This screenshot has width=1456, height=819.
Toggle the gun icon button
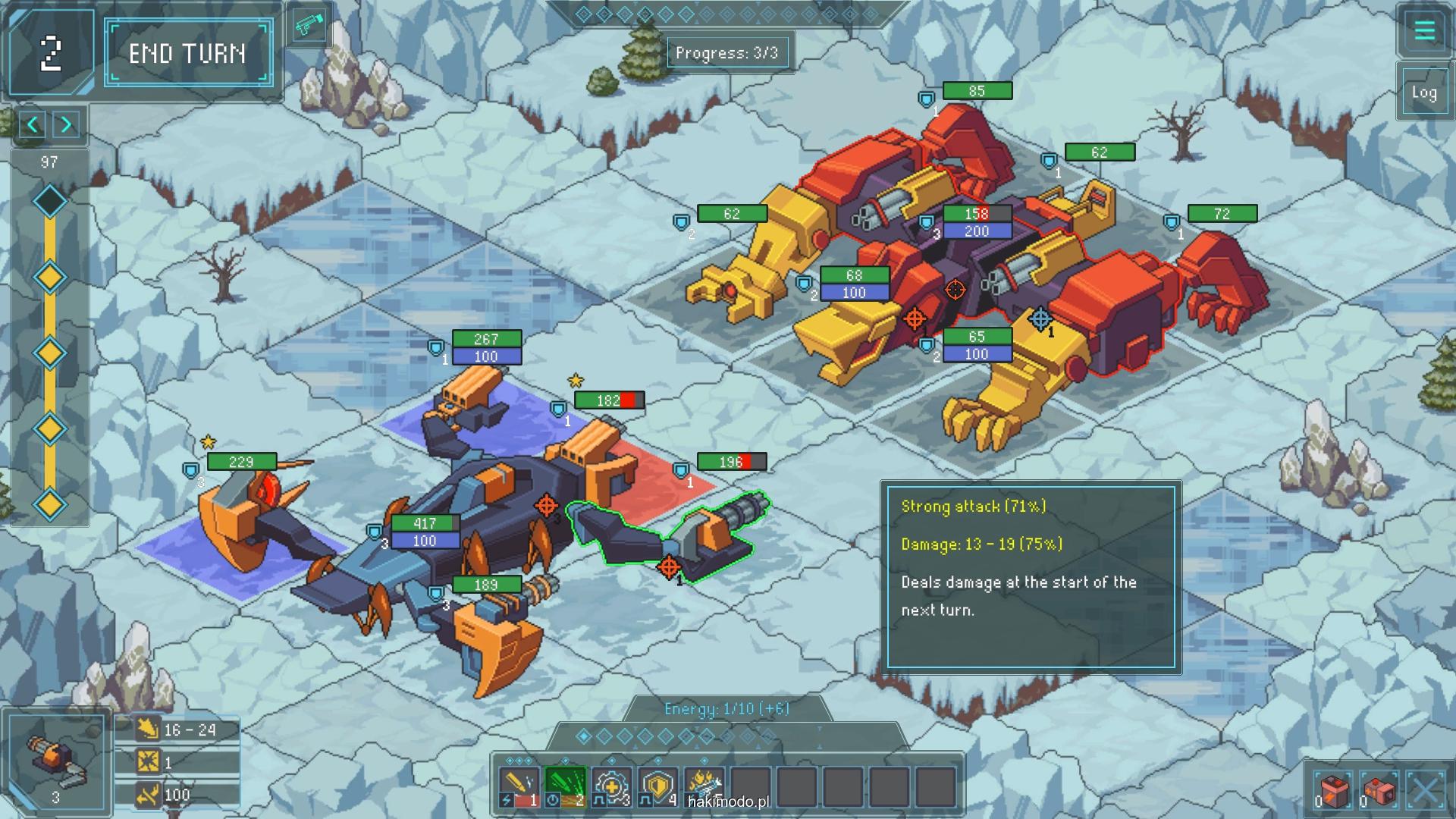pyautogui.click(x=309, y=27)
